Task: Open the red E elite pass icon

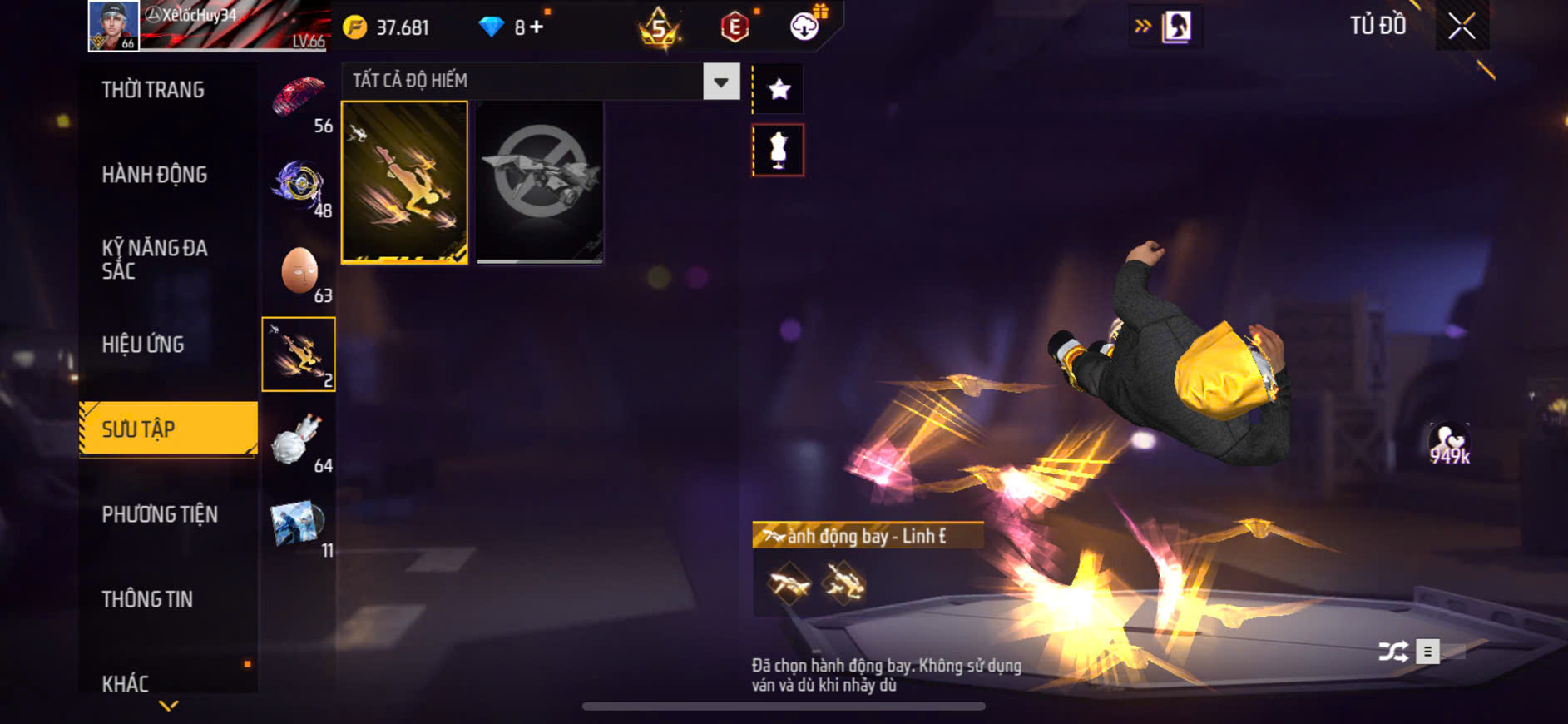Action: [735, 27]
